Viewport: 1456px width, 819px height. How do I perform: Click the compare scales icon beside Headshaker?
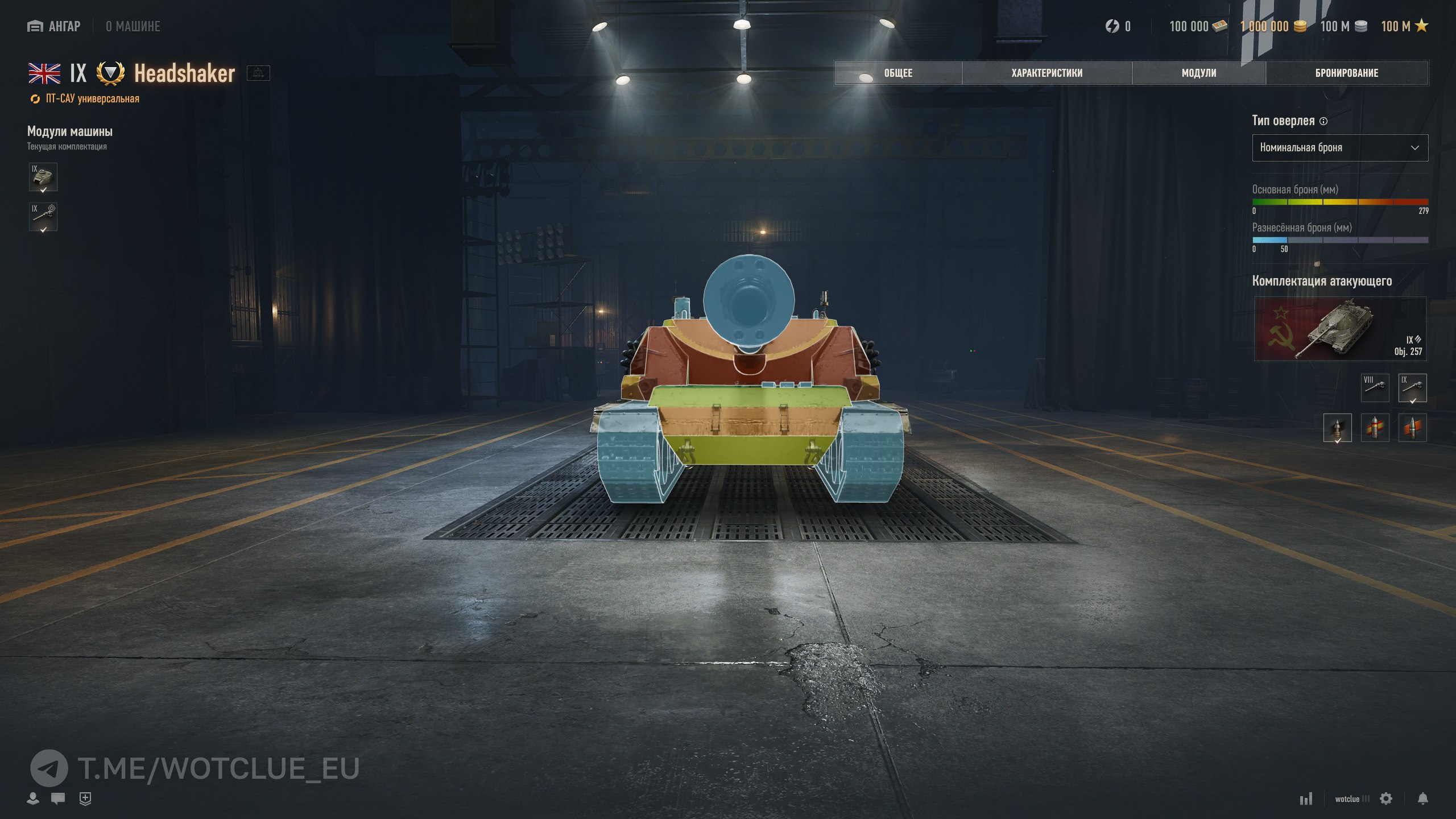pos(258,73)
